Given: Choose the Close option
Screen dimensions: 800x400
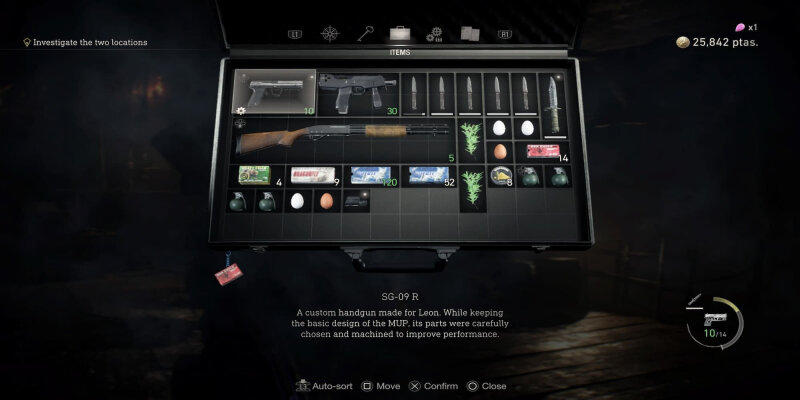Looking at the screenshot, I should pos(486,386).
